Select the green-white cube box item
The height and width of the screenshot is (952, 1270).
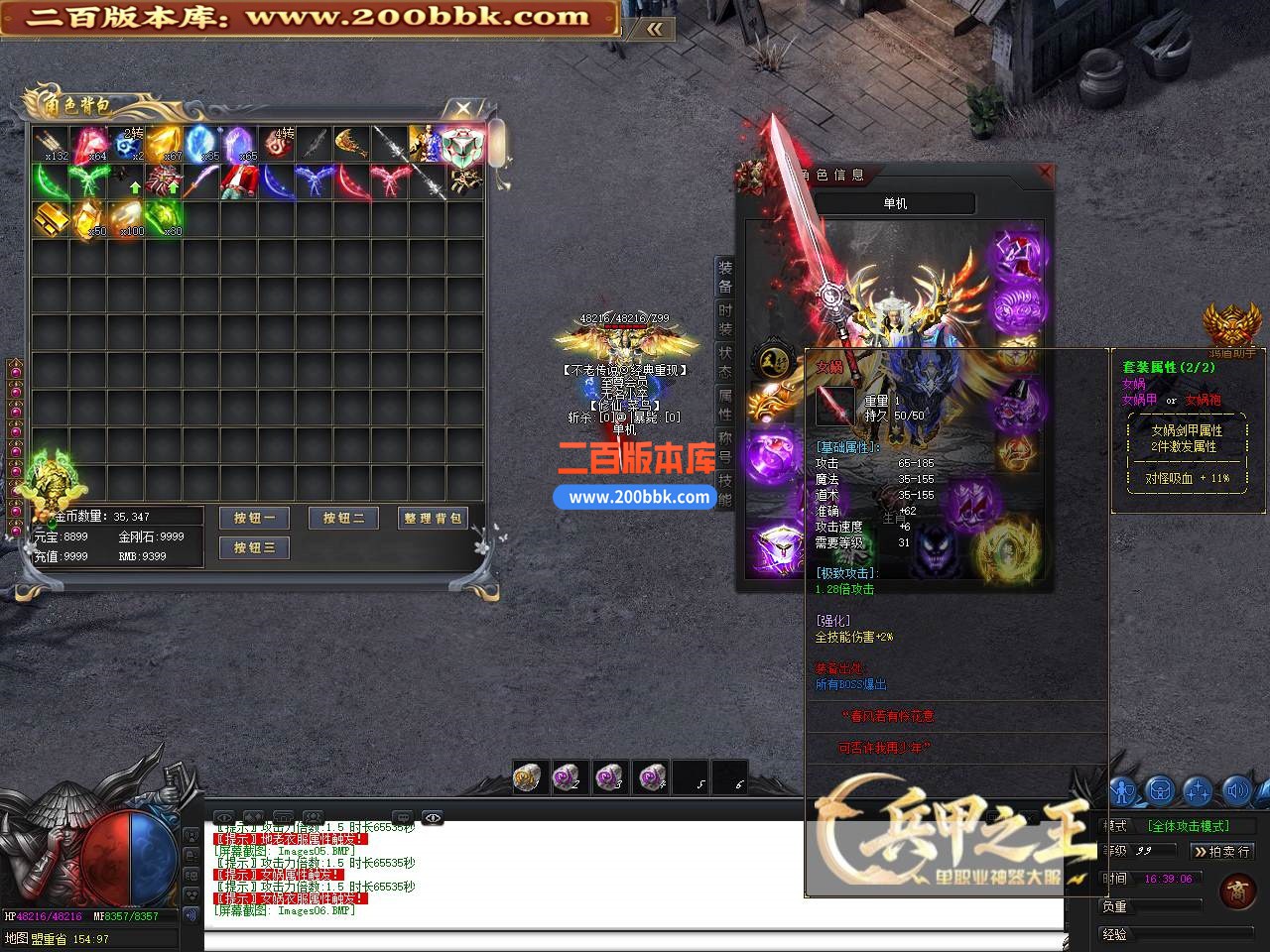click(462, 145)
